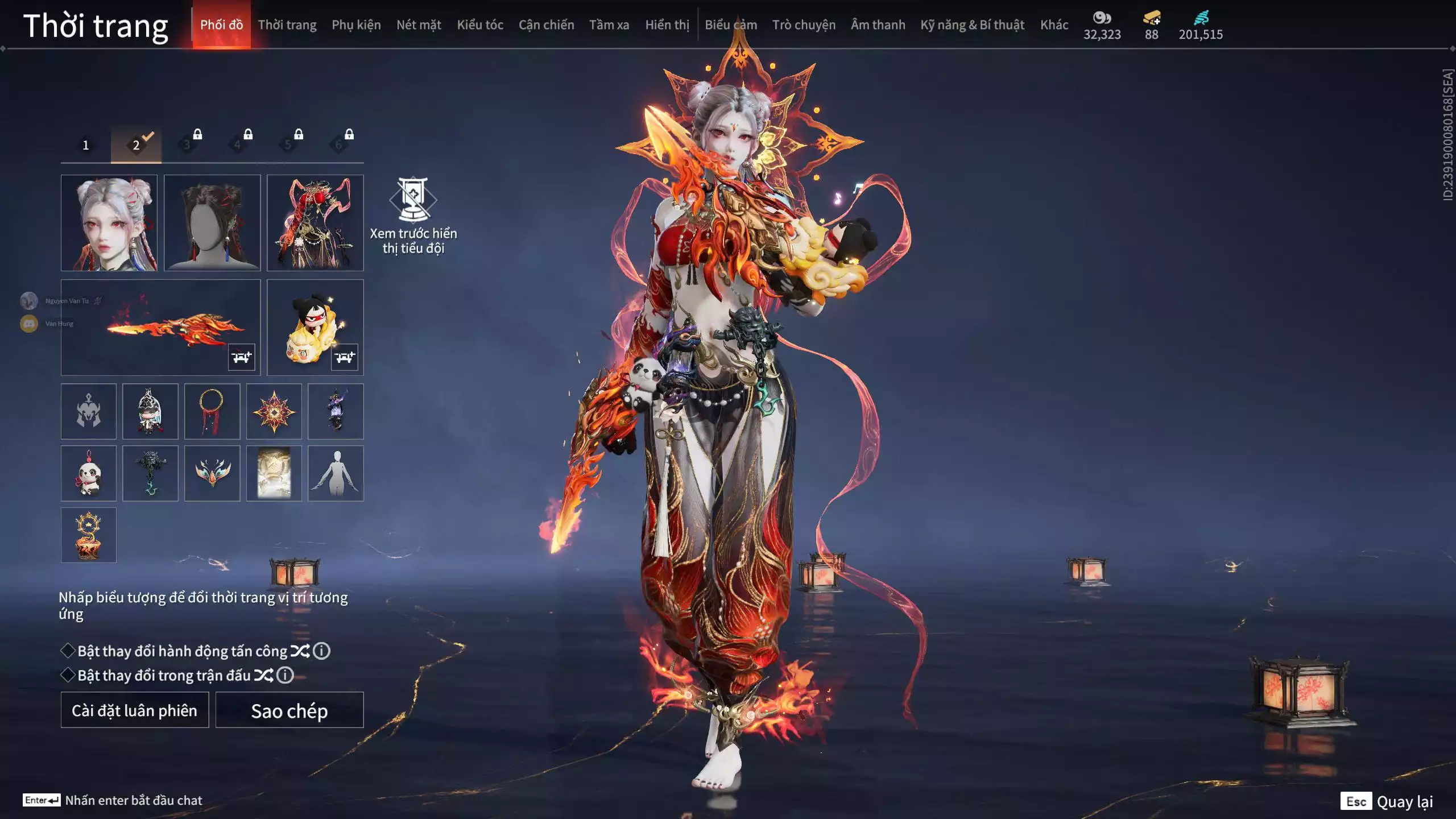Click the Sao chép button
This screenshot has height=819, width=1456.
tap(289, 710)
